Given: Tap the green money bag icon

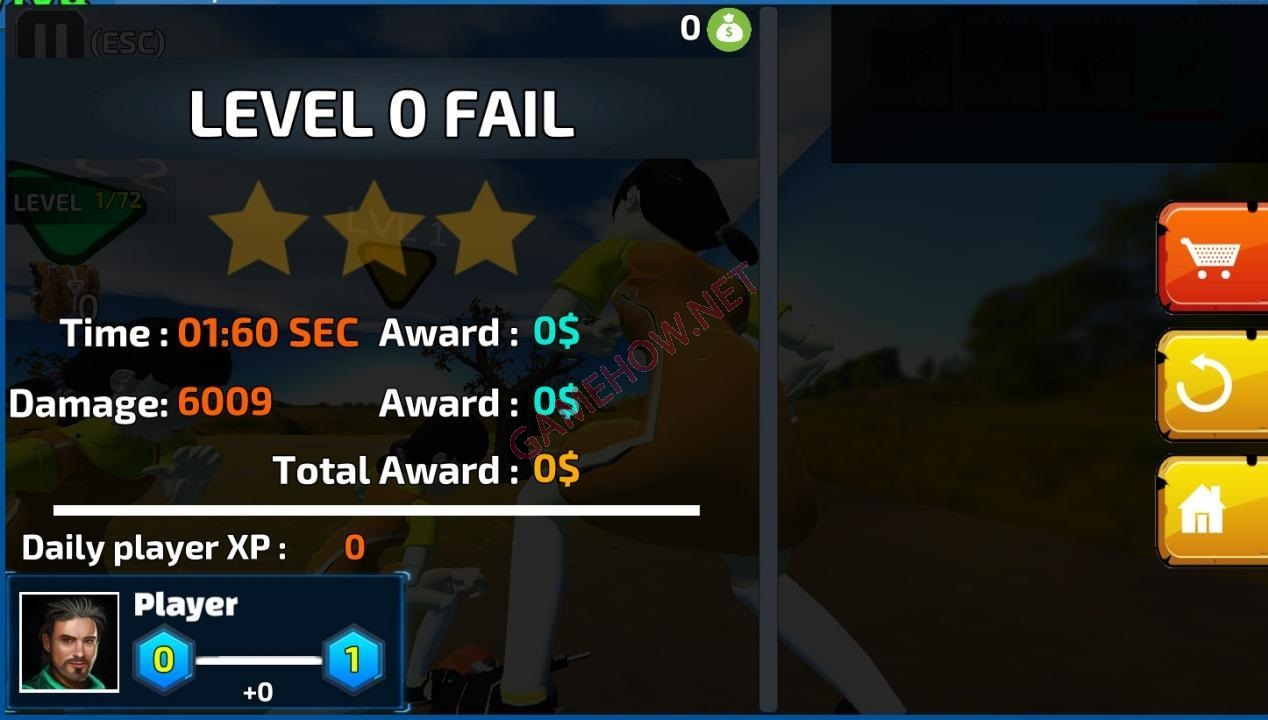Looking at the screenshot, I should coord(729,30).
